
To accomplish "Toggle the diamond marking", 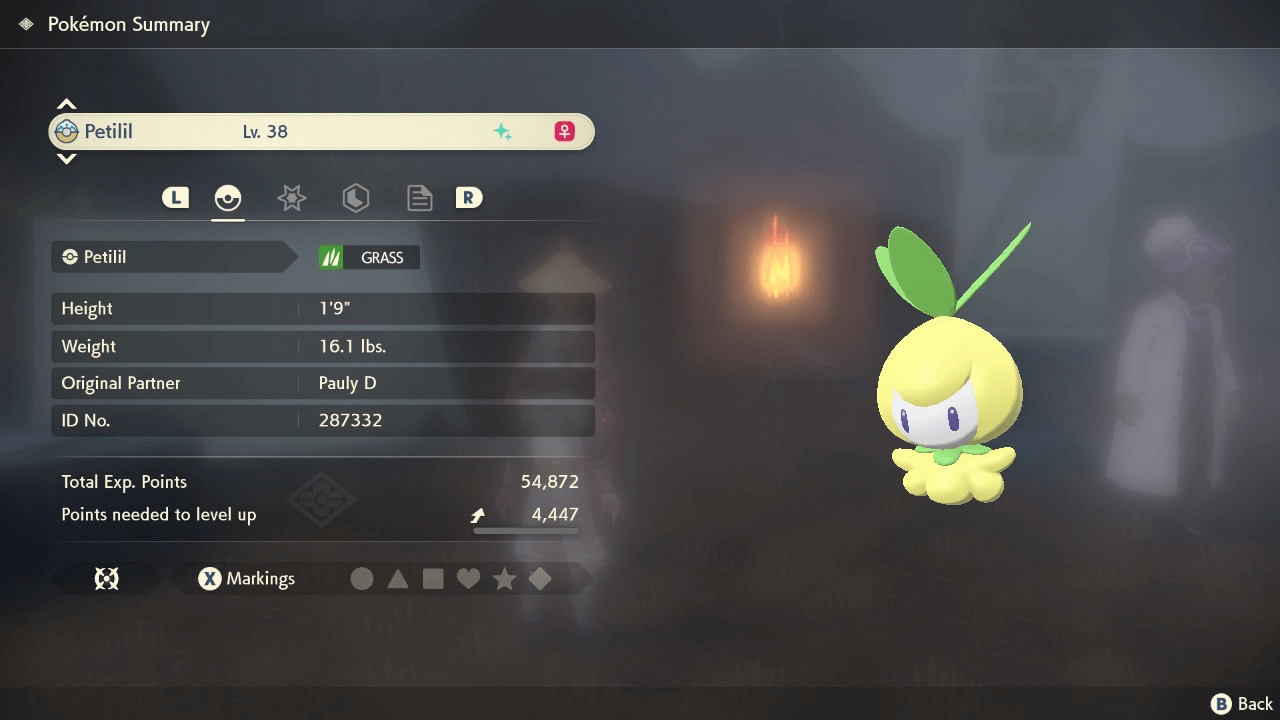I will [540, 579].
